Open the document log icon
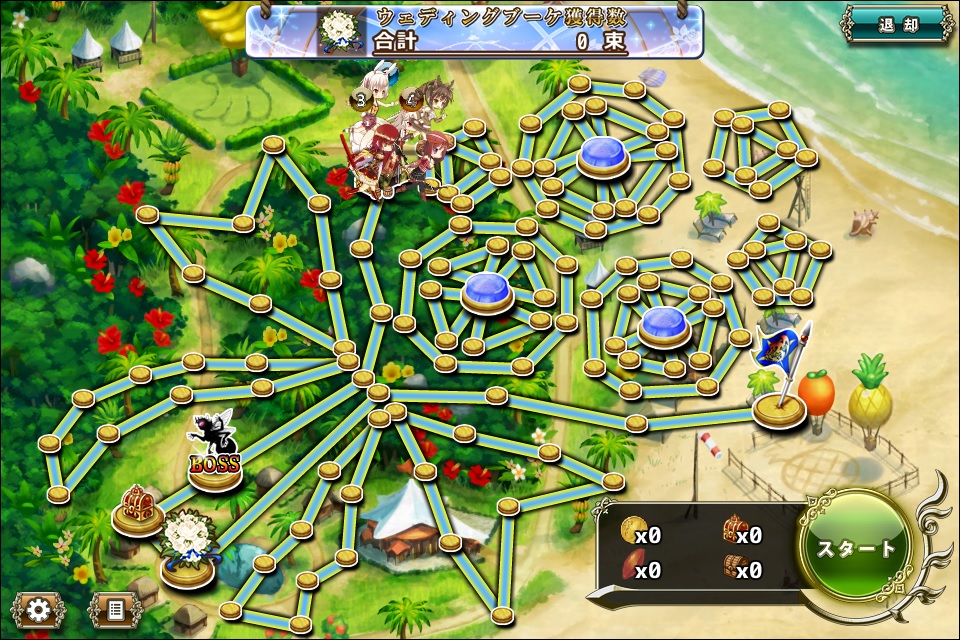 click(x=113, y=609)
